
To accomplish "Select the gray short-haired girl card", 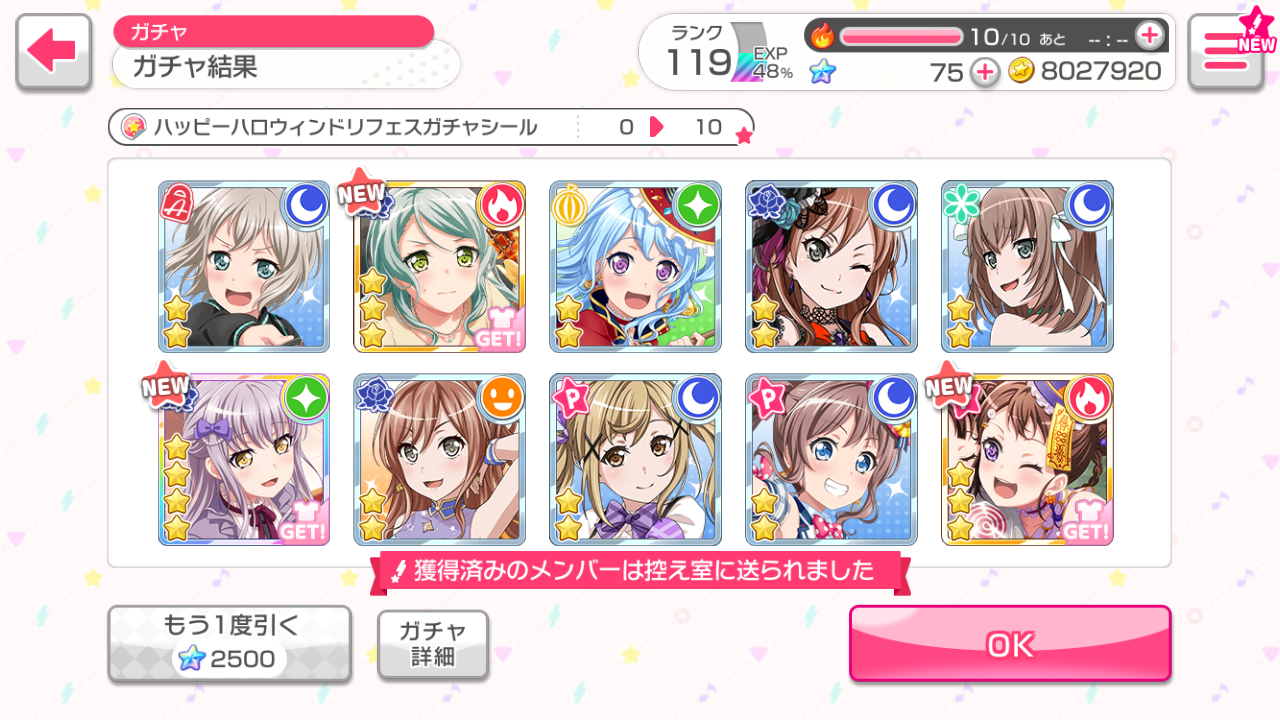I will [244, 266].
